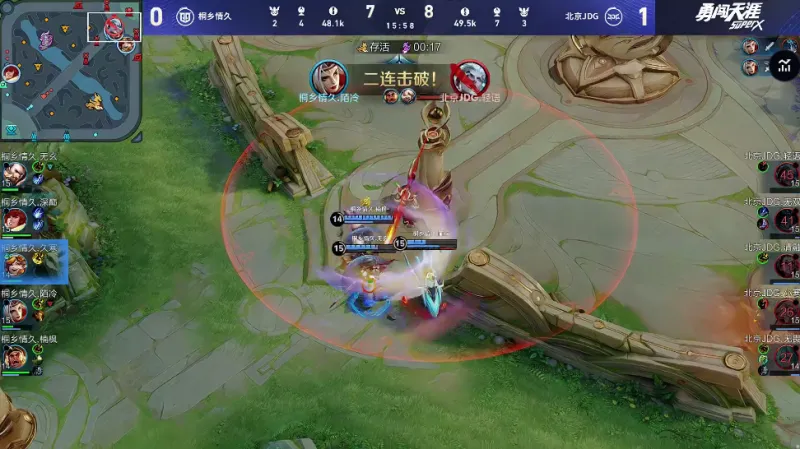Select player 桐乡情久.楠枫 in the team list
800x449 pixels.
tap(15, 357)
